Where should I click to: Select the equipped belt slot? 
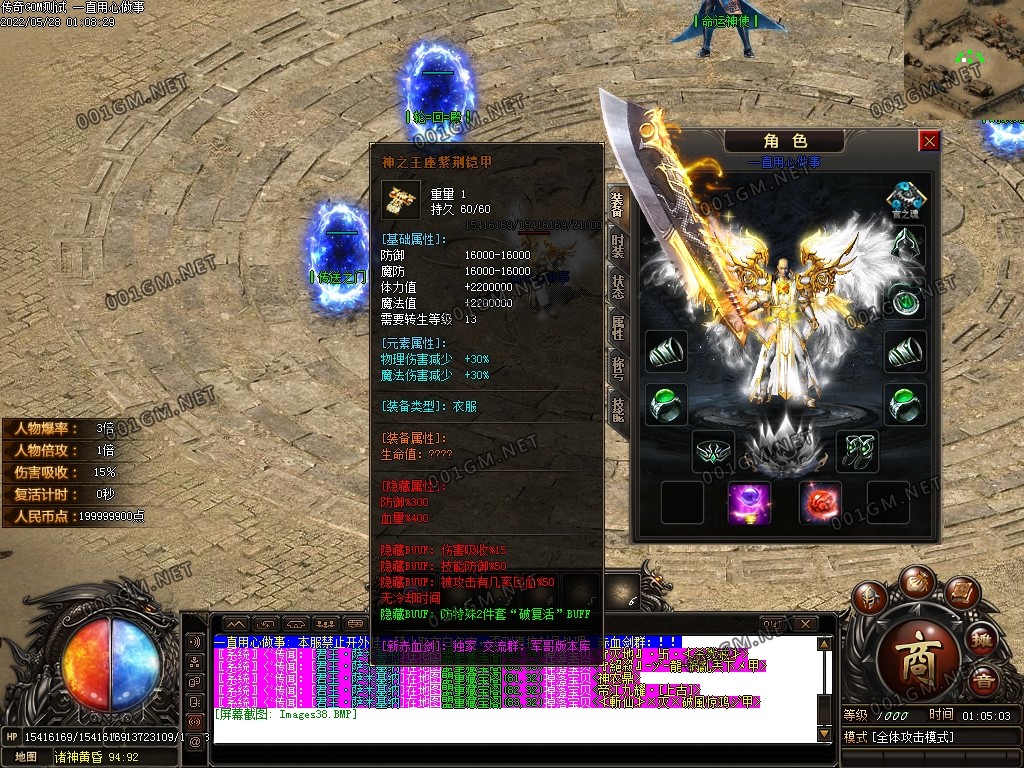(714, 451)
